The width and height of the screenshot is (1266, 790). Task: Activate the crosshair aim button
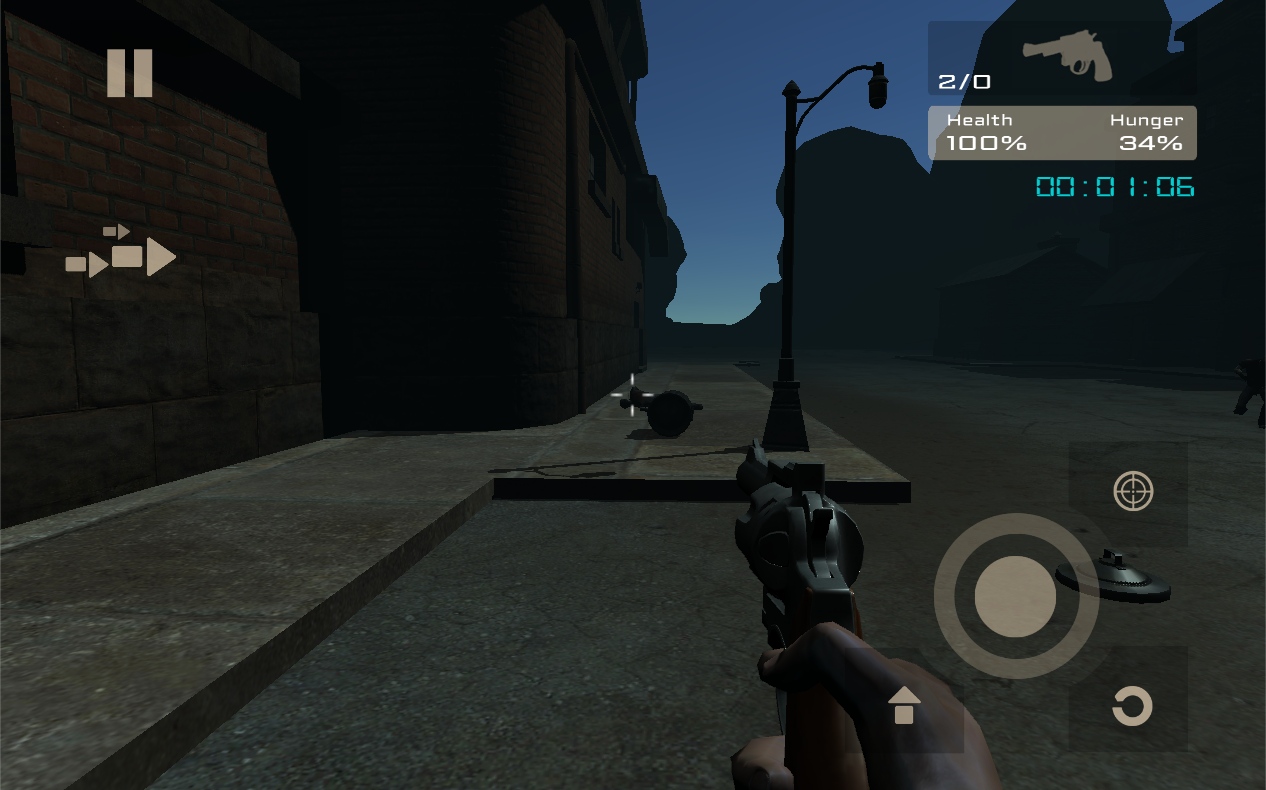pos(1133,492)
